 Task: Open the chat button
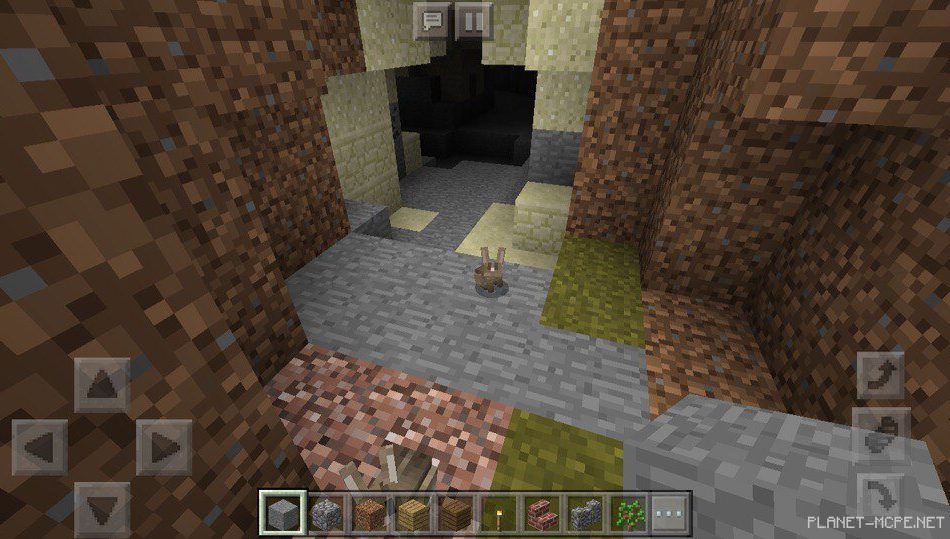[x=432, y=19]
